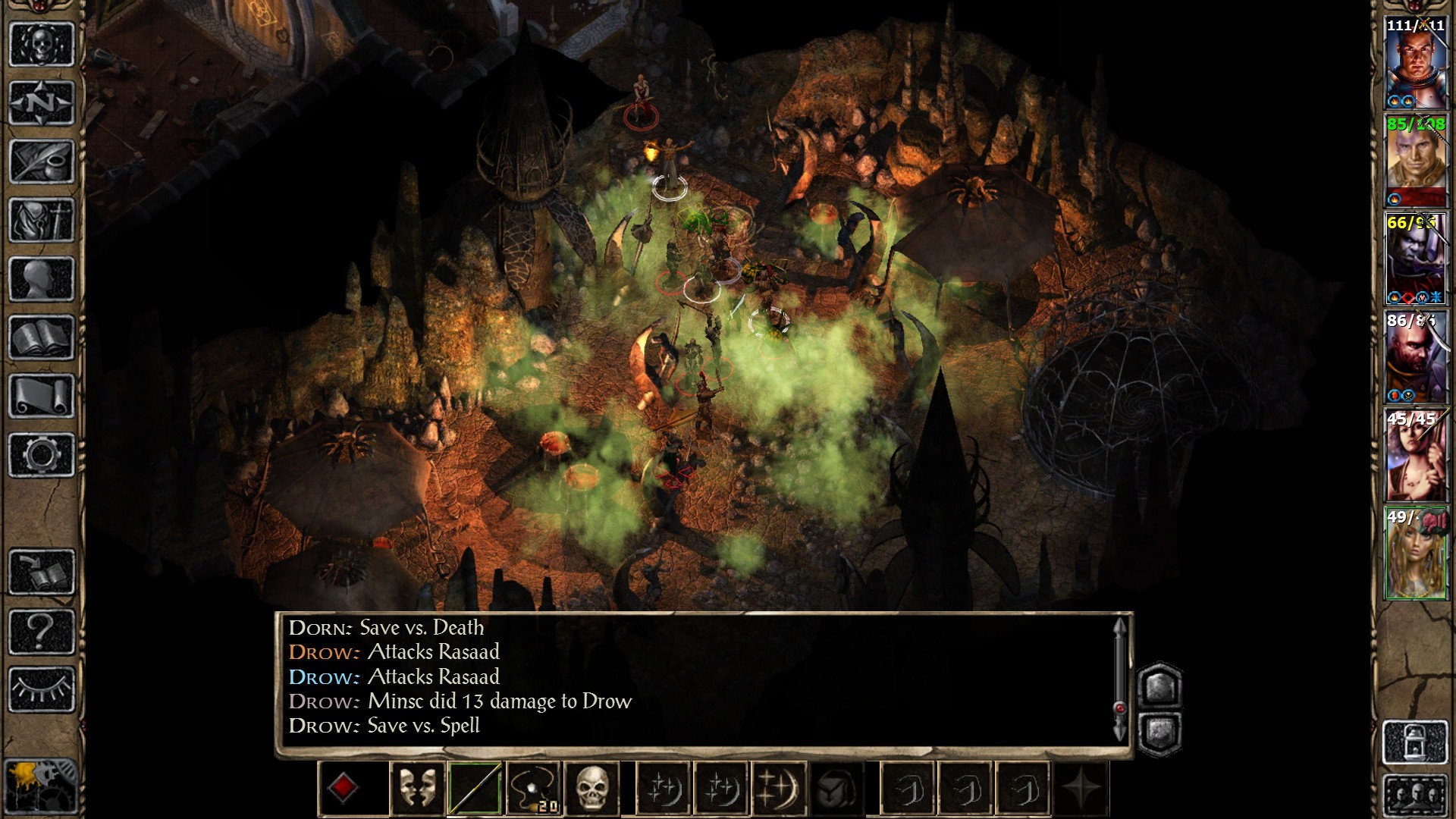Viewport: 1456px width, 819px height.
Task: Click the skull button in the left sidebar
Action: [x=42, y=44]
